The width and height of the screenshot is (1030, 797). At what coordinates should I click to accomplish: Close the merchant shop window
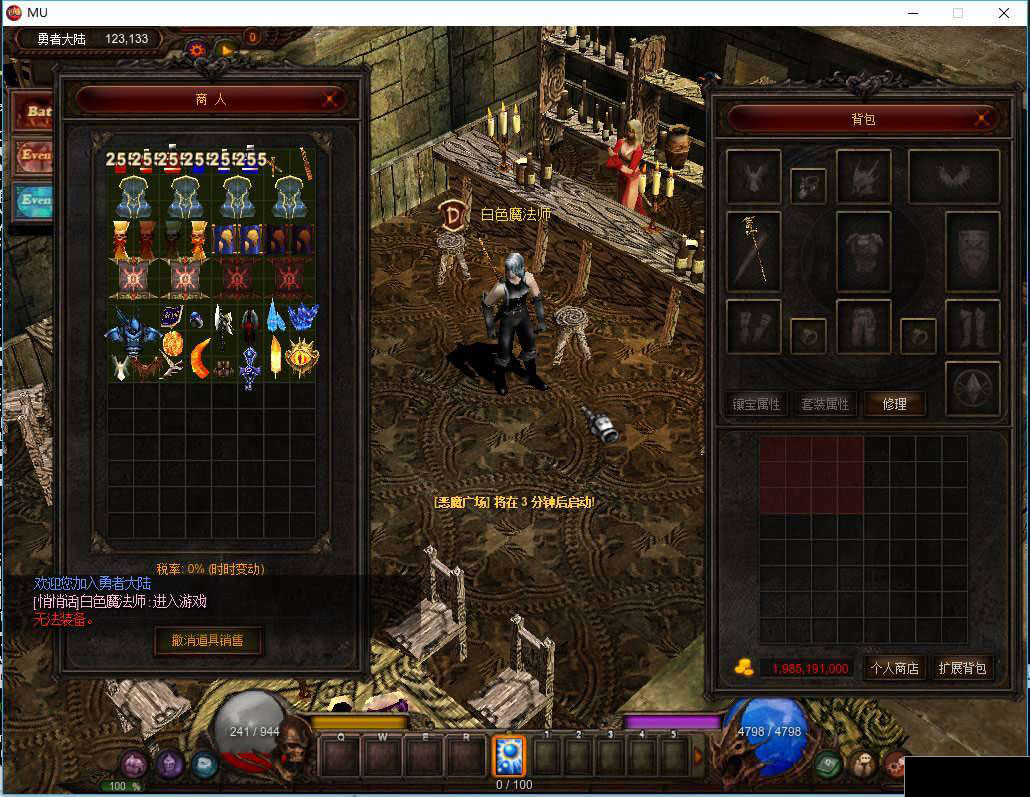tap(332, 99)
